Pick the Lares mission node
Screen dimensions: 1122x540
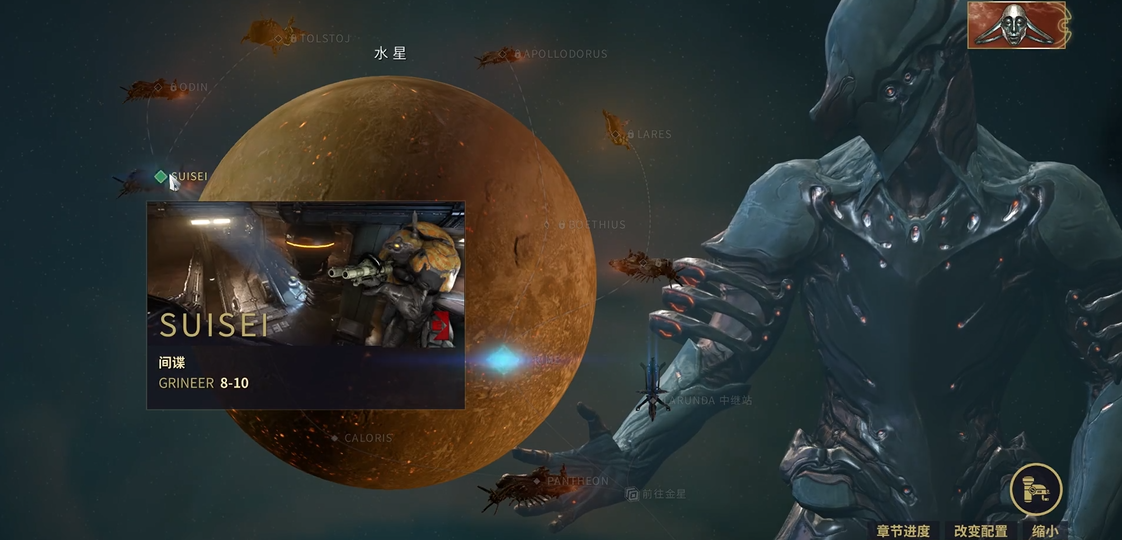(631, 133)
